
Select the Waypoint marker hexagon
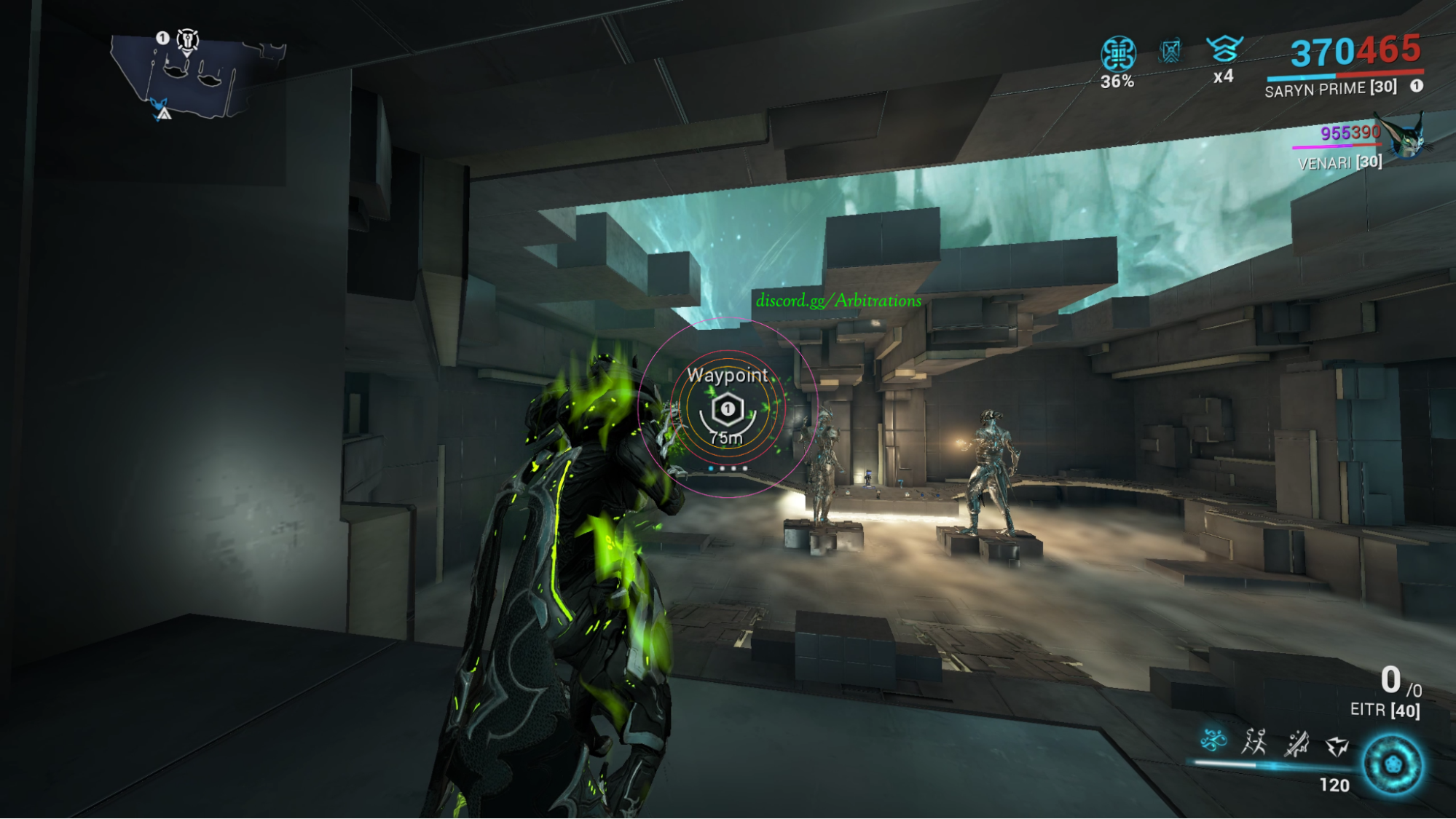pos(727,409)
